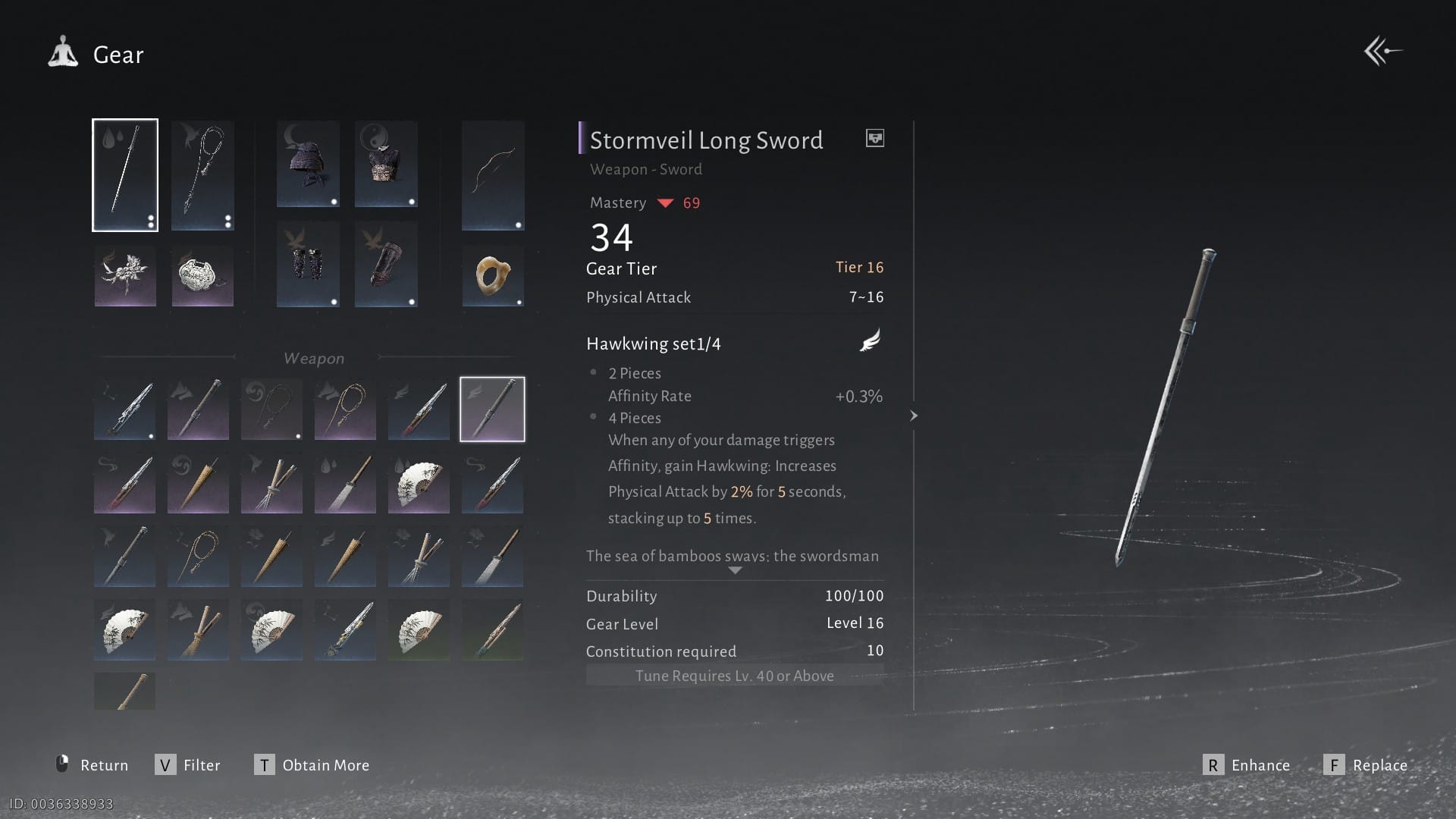Screen dimensions: 1456x819
Task: Return to the previous screen
Action: click(x=93, y=765)
